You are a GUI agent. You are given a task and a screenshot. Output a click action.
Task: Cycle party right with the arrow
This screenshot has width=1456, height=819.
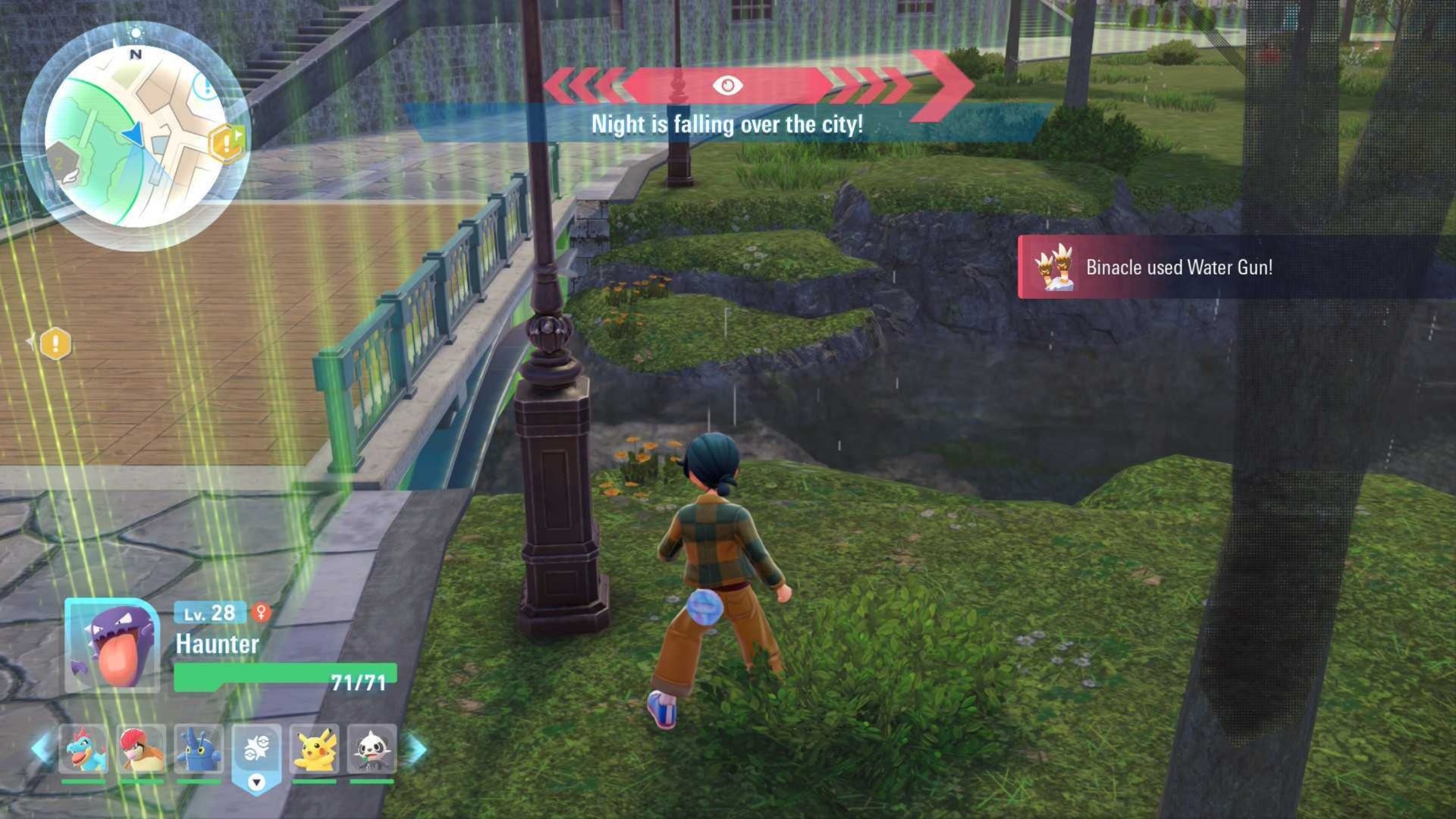pyautogui.click(x=416, y=749)
